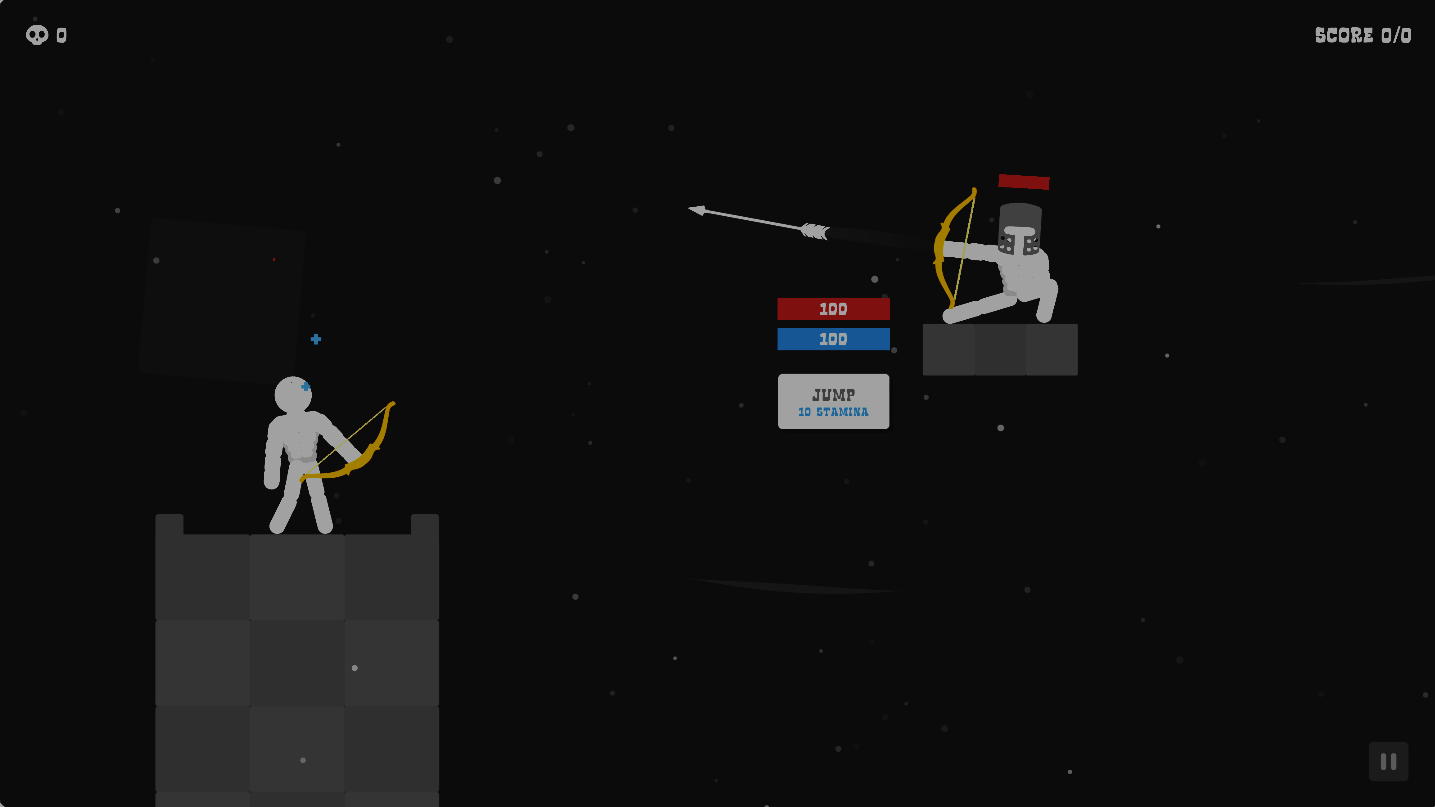Click the red flag above the knight's head
1435x807 pixels.
[x=1024, y=182]
